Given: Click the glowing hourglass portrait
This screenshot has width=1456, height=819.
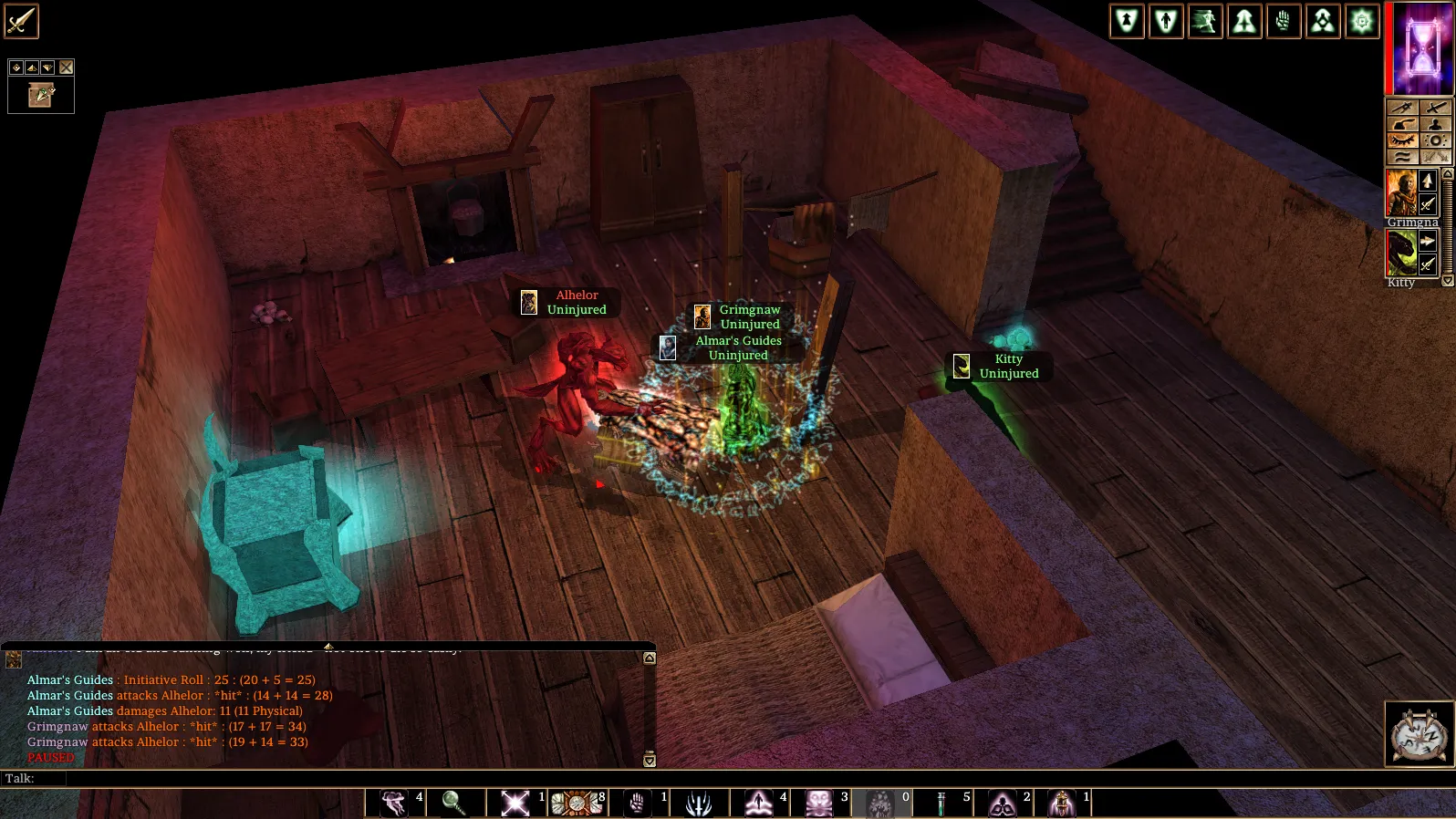Looking at the screenshot, I should [x=1421, y=47].
